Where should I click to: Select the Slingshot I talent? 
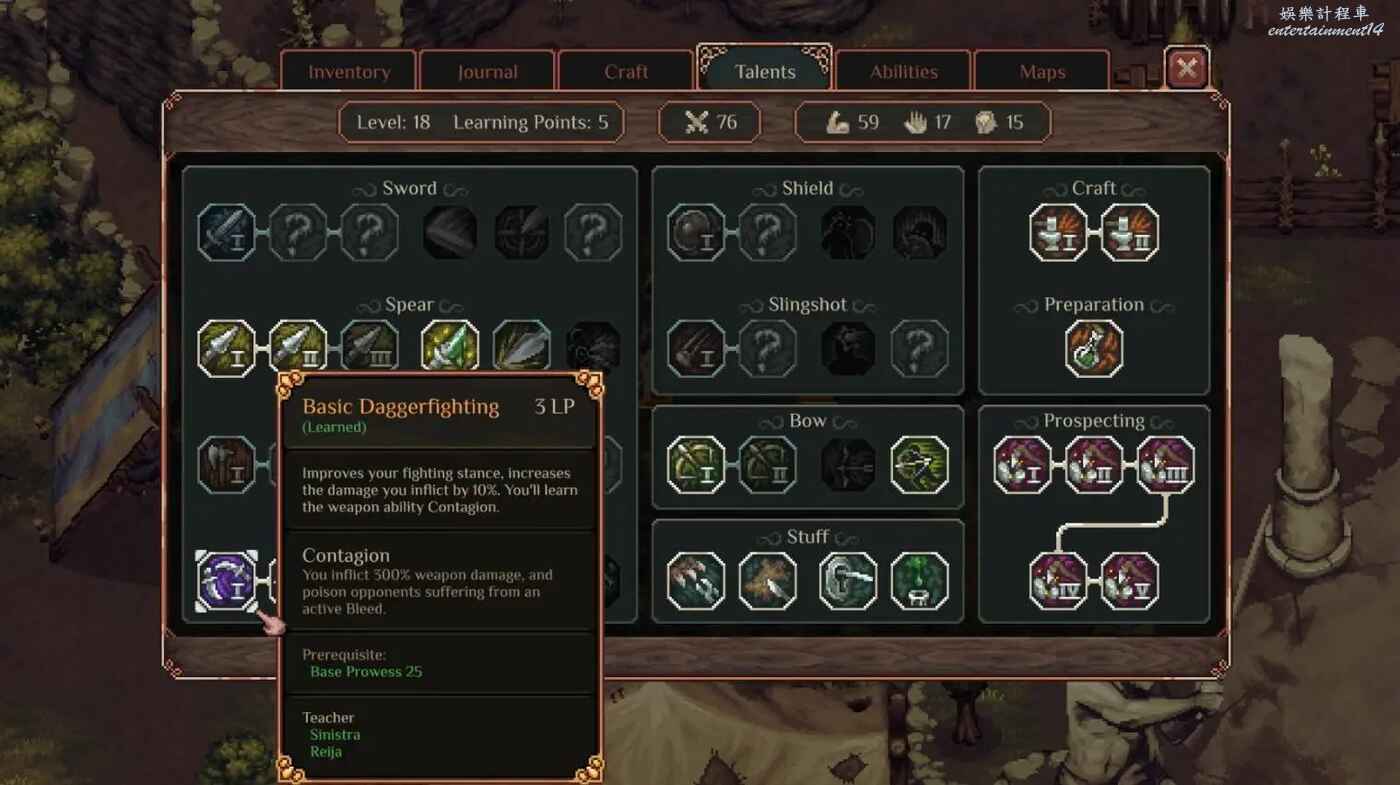pos(696,349)
